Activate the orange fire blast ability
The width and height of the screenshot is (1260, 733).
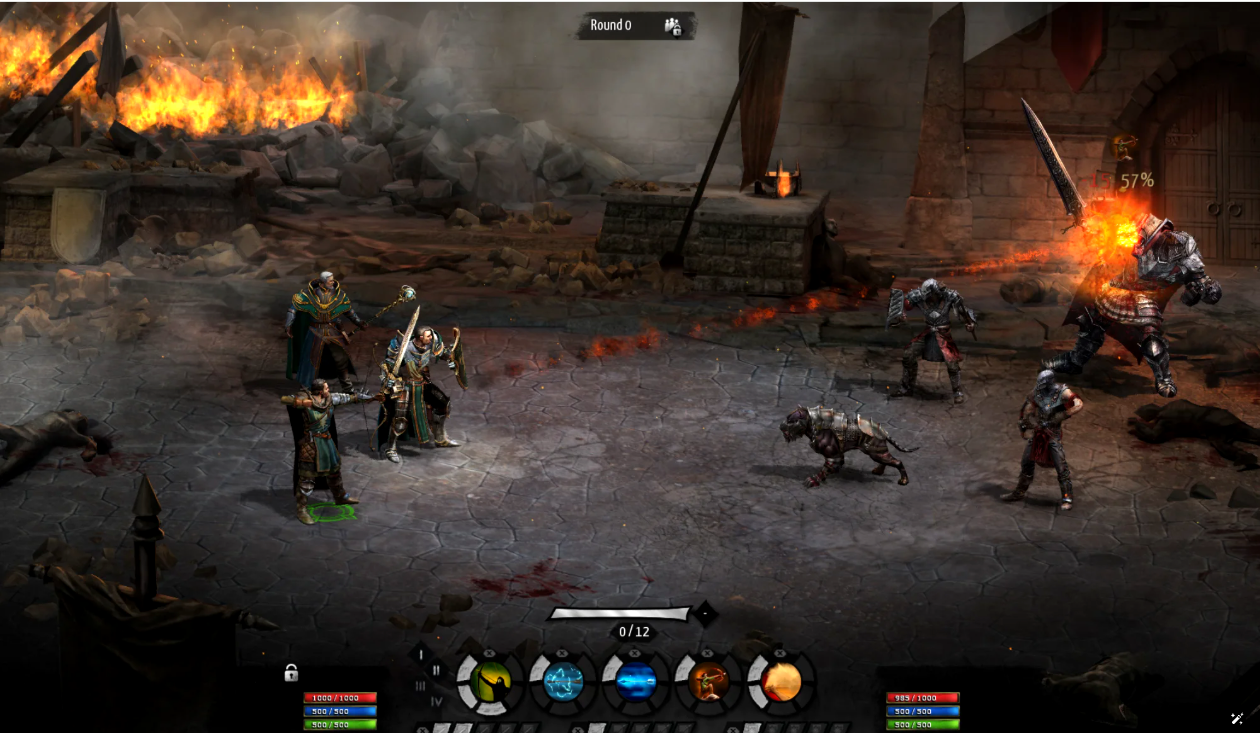pos(781,683)
